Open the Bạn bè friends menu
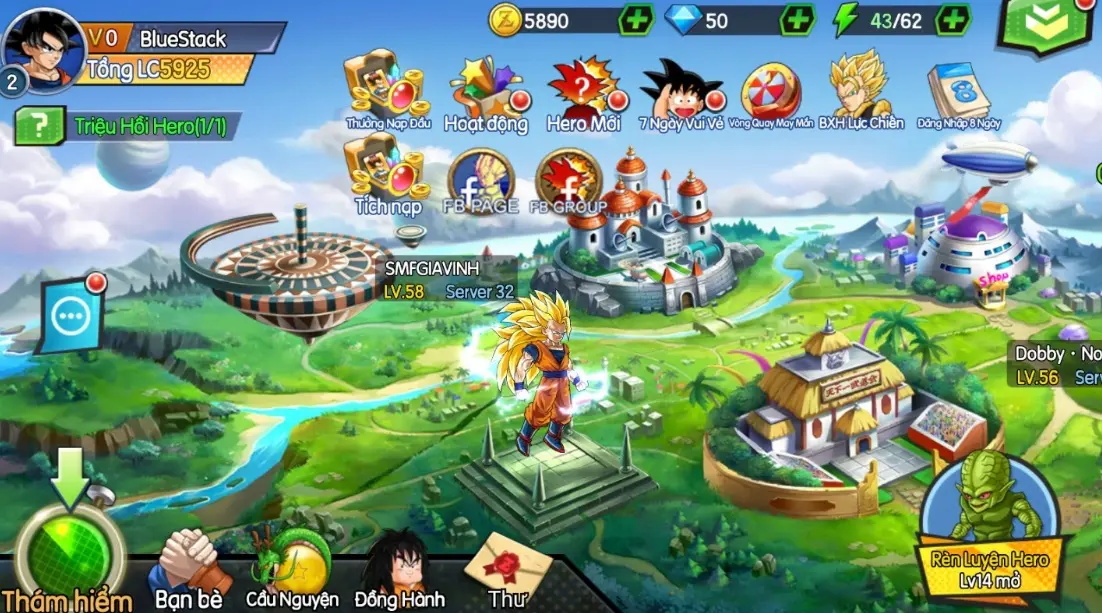This screenshot has width=1102, height=613. pos(187,570)
